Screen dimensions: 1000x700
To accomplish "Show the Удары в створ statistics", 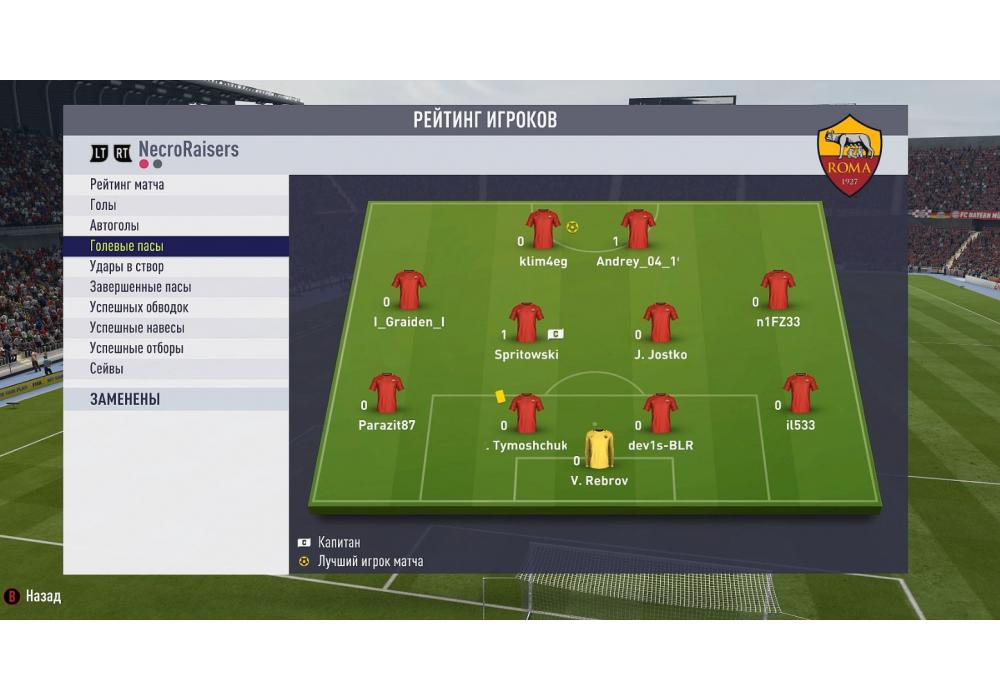I will pyautogui.click(x=127, y=267).
